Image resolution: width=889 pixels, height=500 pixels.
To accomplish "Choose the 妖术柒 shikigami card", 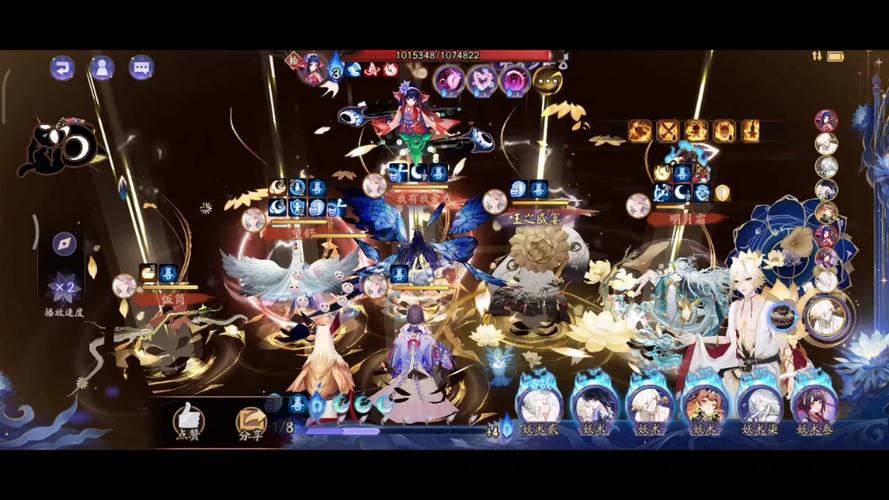I will tap(760, 406).
